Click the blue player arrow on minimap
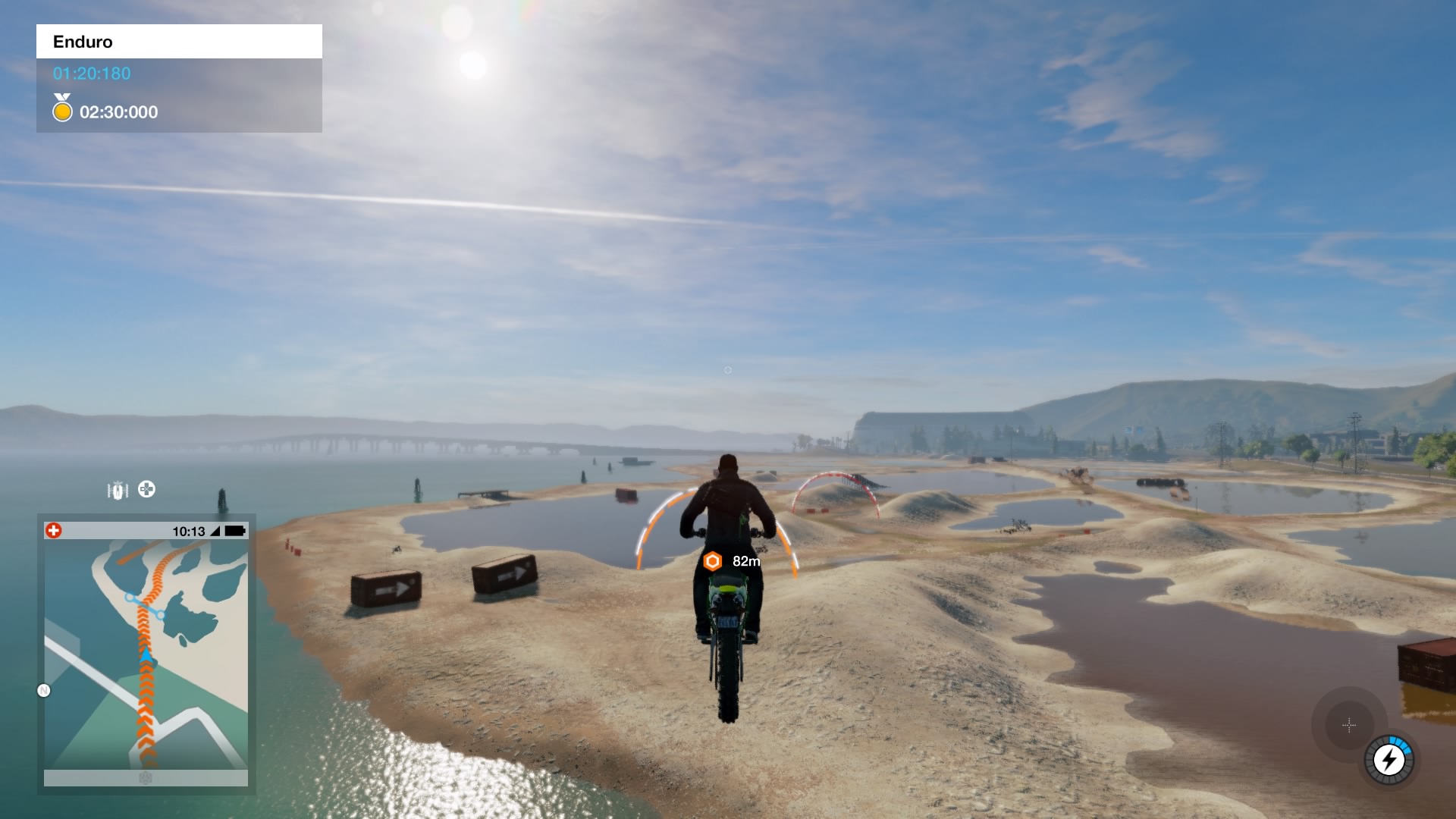The height and width of the screenshot is (819, 1456). 146,654
